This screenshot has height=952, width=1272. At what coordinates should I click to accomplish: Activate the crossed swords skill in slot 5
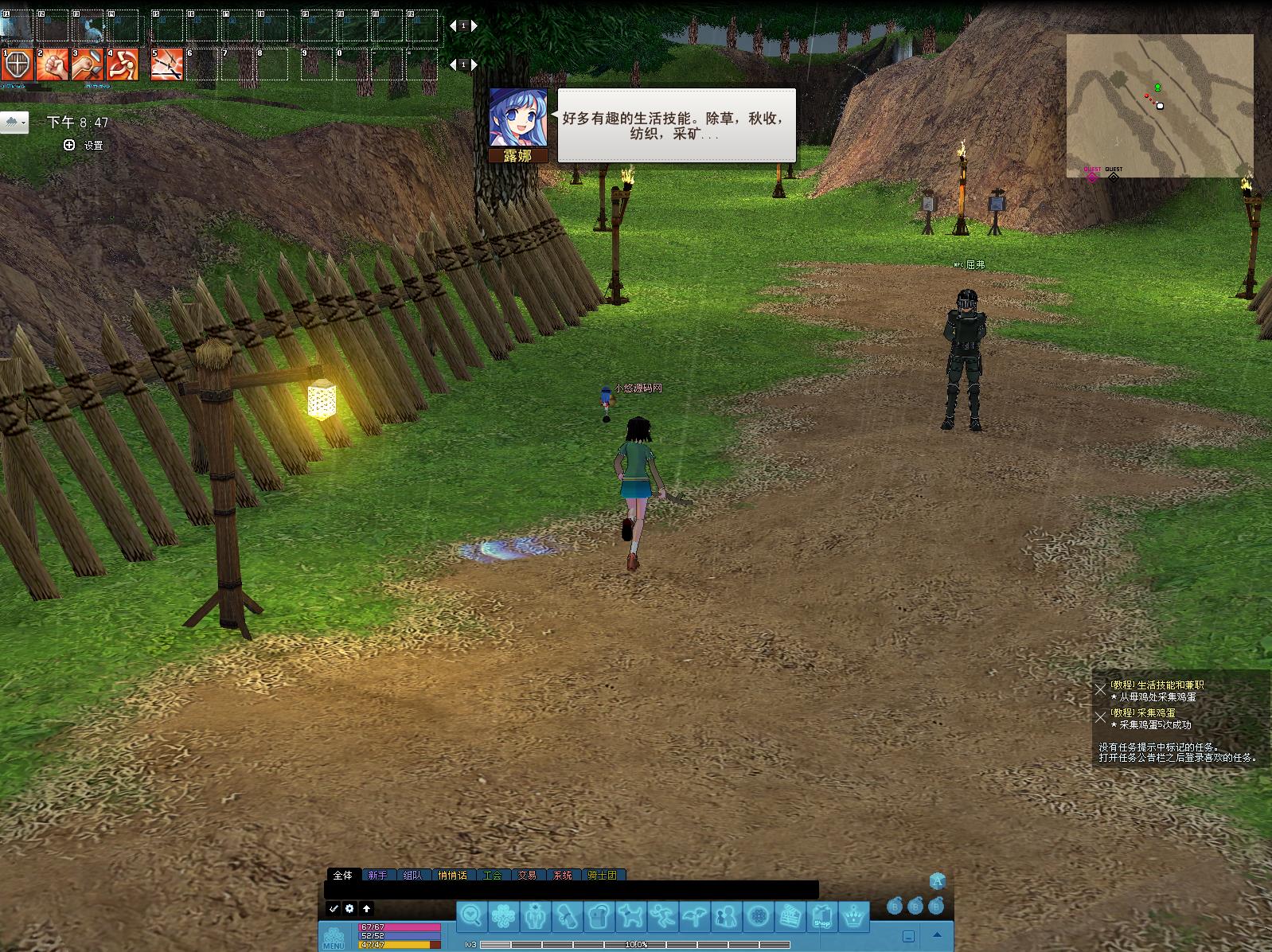click(167, 64)
